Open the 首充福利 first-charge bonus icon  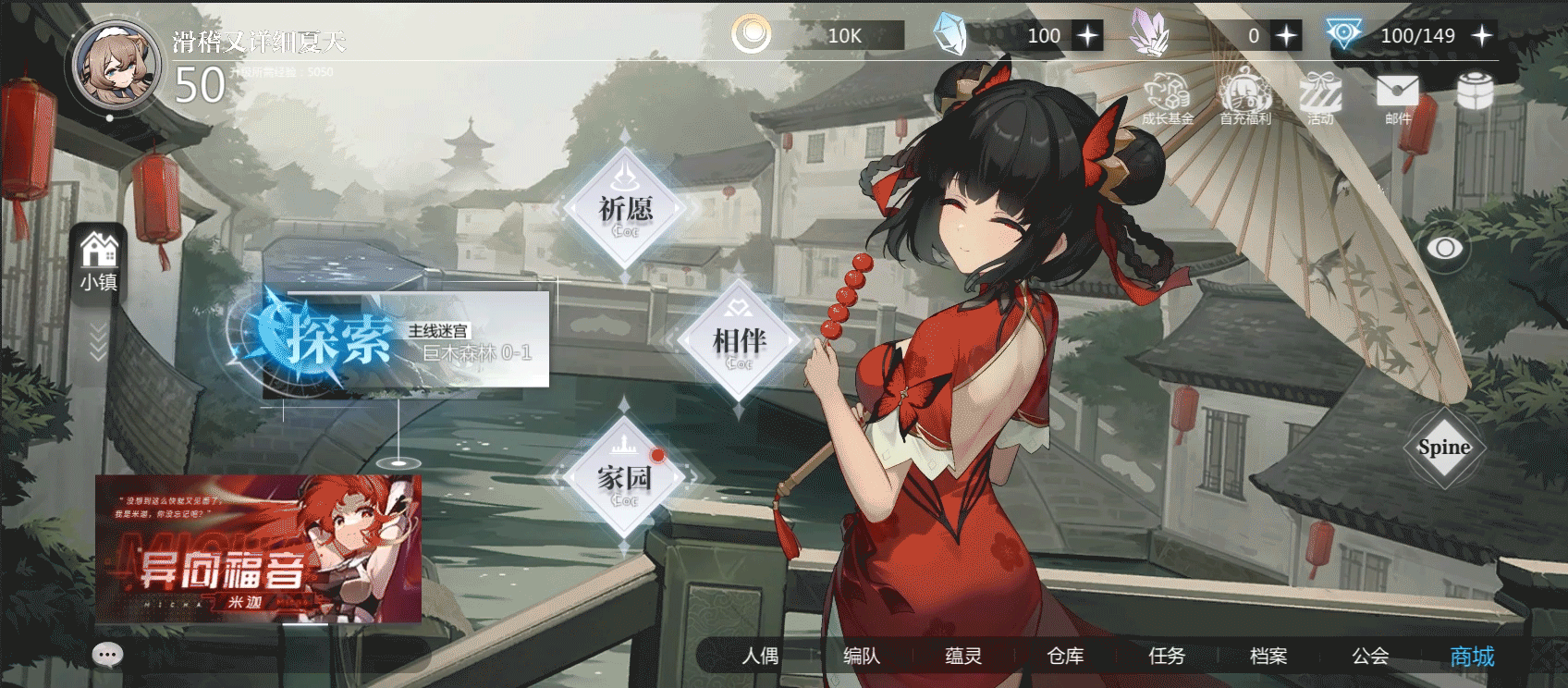[1243, 94]
